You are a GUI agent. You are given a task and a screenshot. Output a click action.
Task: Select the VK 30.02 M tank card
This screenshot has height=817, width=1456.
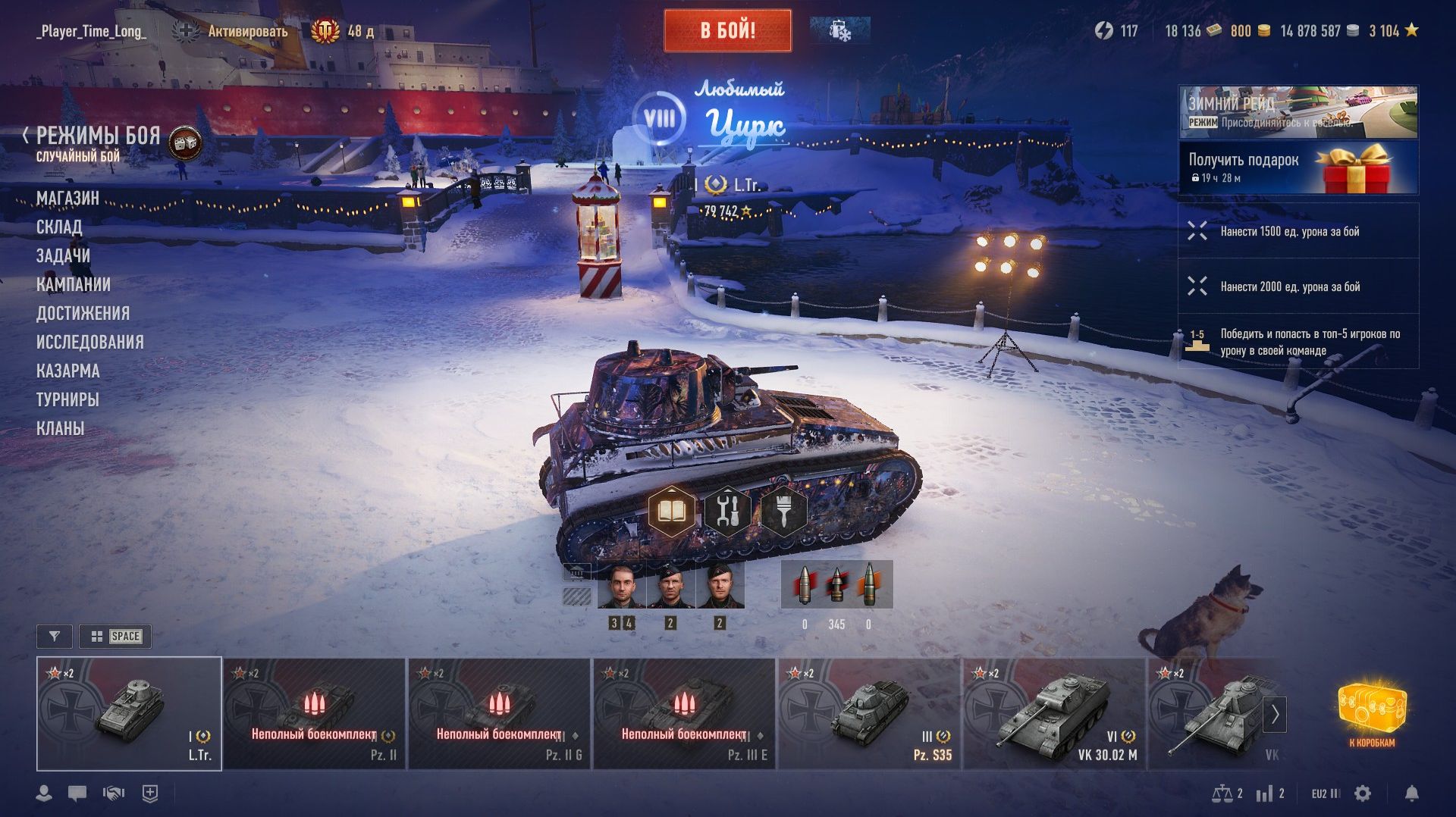(1054, 714)
